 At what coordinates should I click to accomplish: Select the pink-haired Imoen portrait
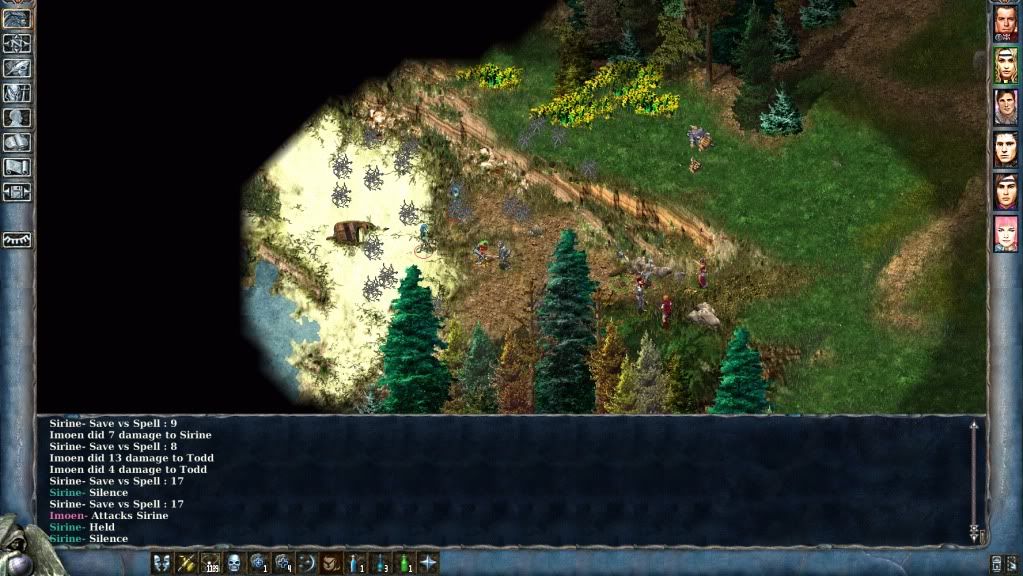[1005, 234]
